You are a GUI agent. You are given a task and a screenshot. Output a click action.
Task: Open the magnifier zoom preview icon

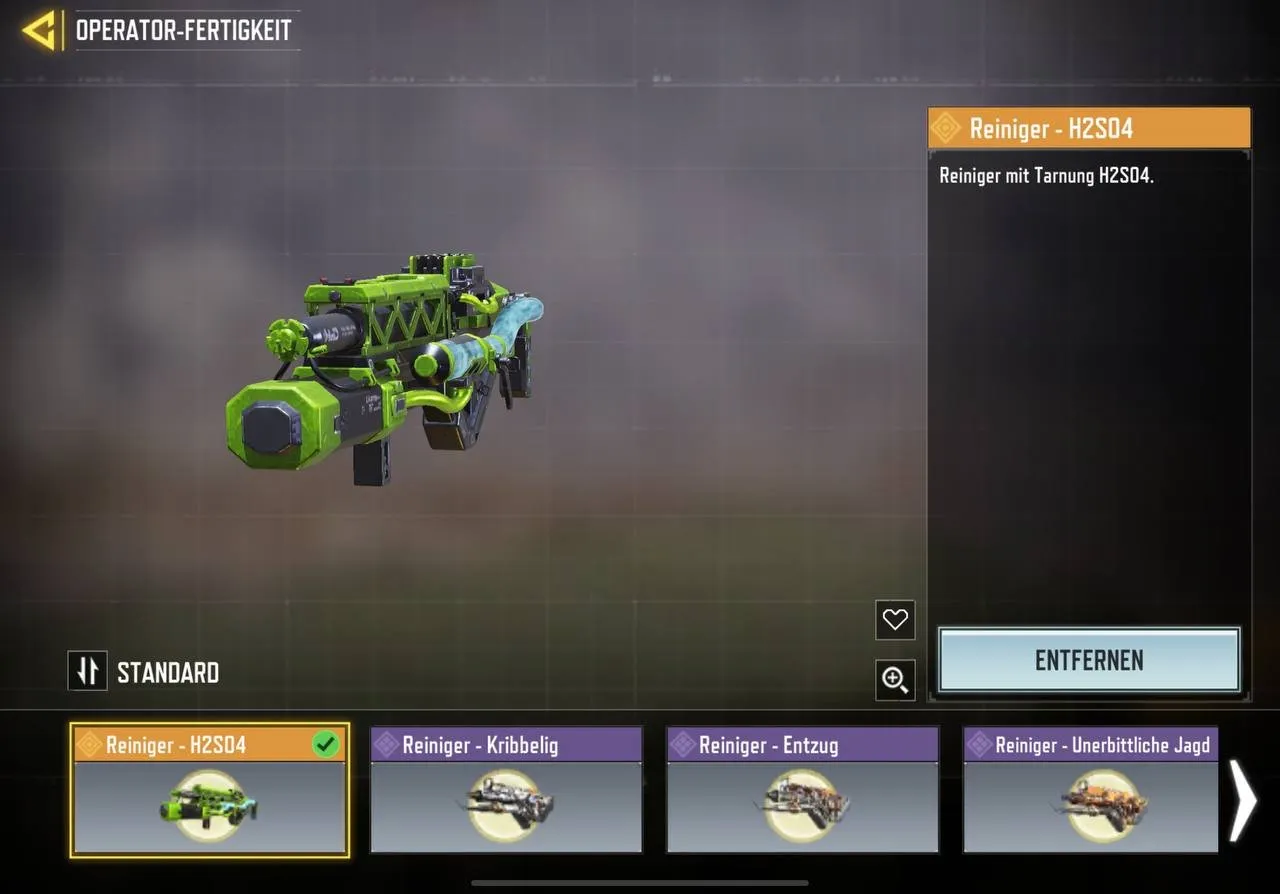pos(894,680)
